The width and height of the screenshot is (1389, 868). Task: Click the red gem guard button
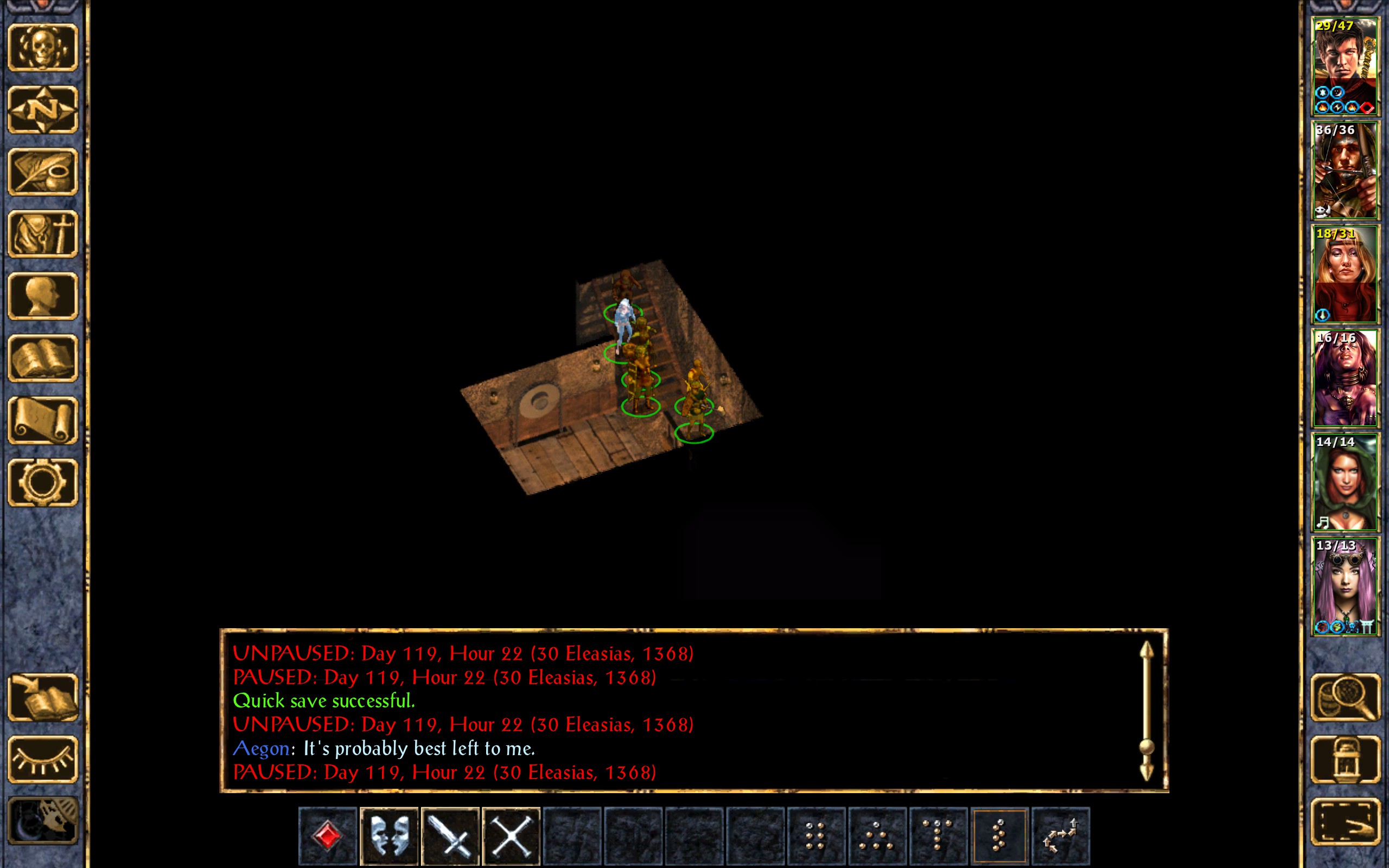pyautogui.click(x=328, y=835)
